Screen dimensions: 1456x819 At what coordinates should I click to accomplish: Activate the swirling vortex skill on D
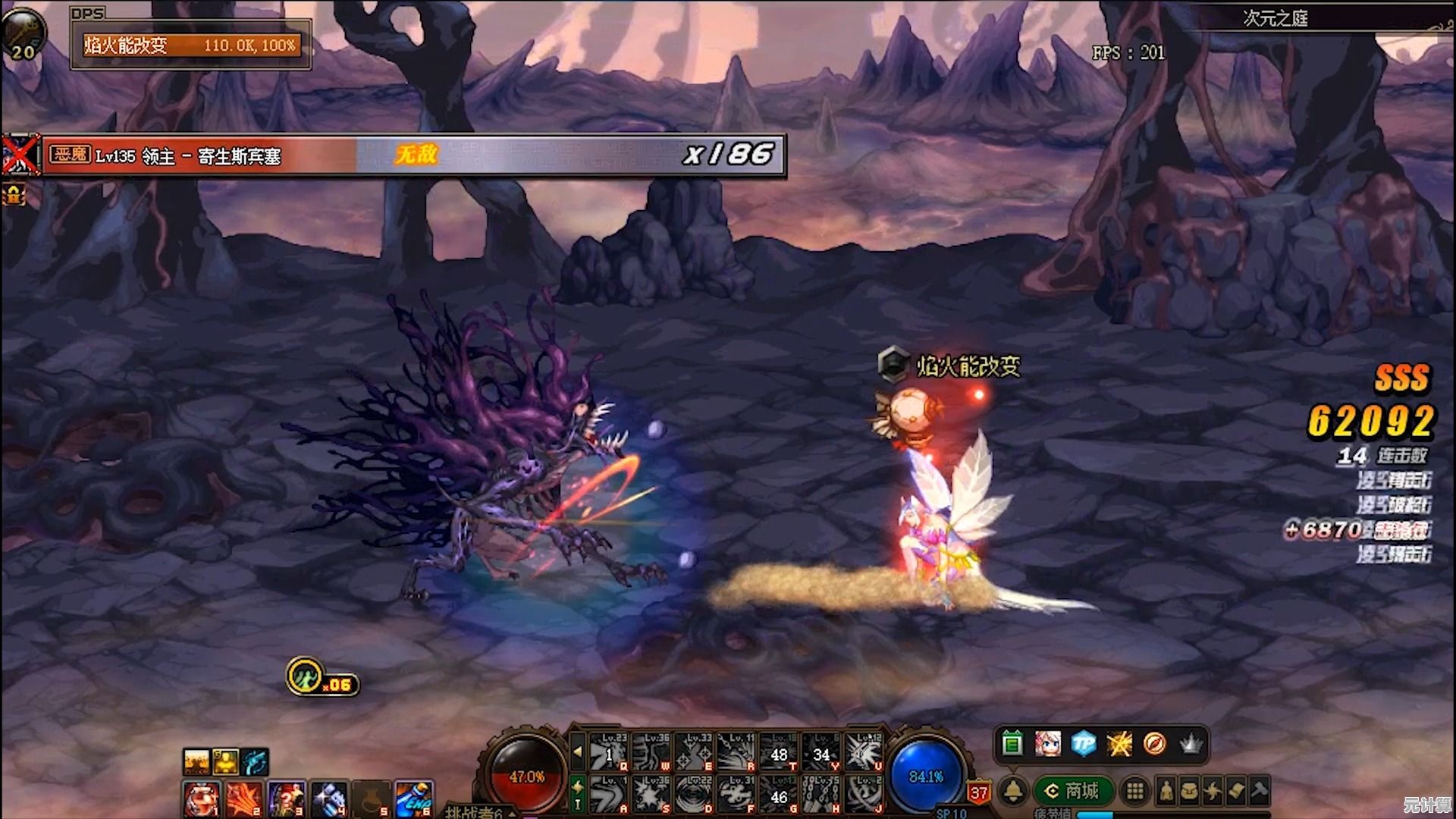693,795
